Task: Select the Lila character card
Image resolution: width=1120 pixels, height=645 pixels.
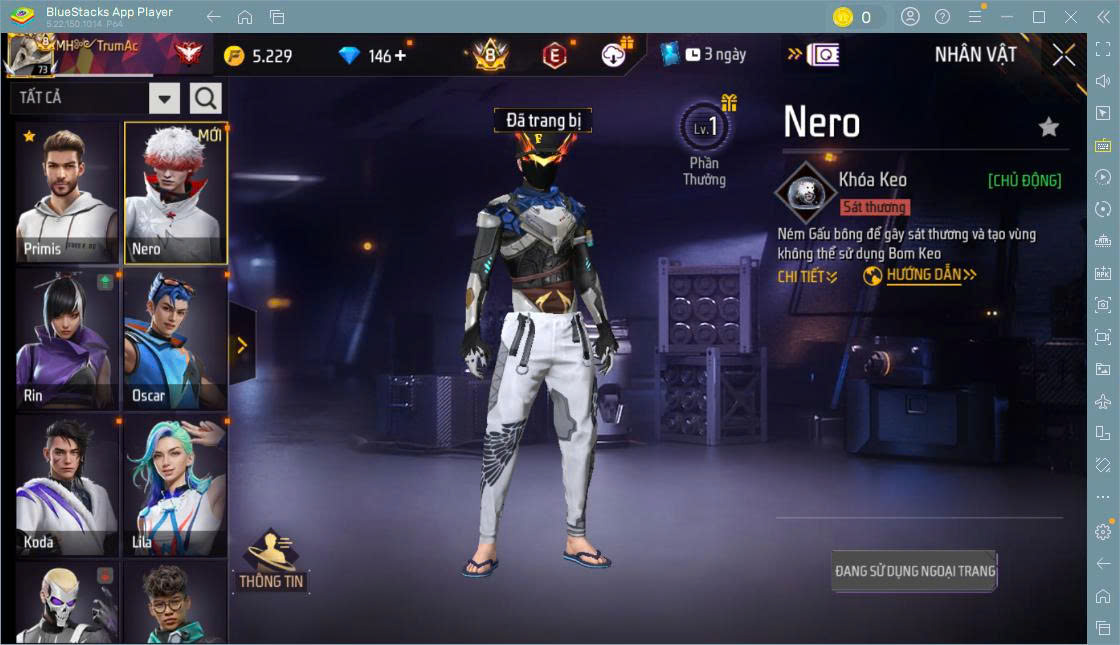Action: pyautogui.click(x=175, y=485)
